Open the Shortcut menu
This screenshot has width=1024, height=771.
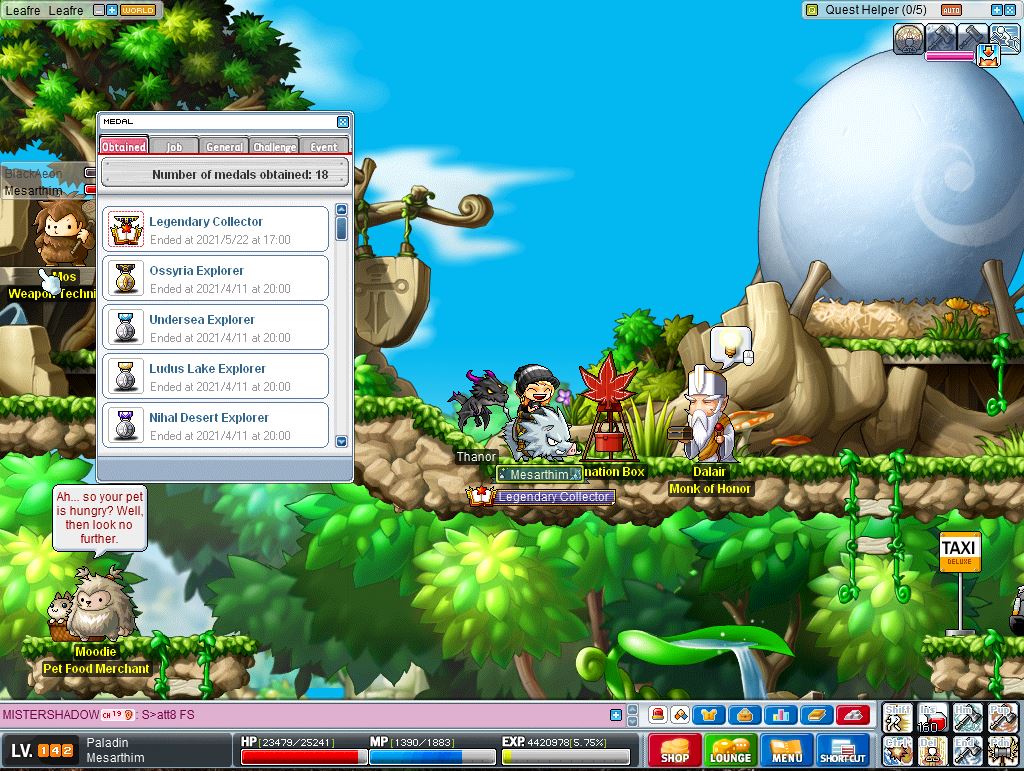pos(842,750)
